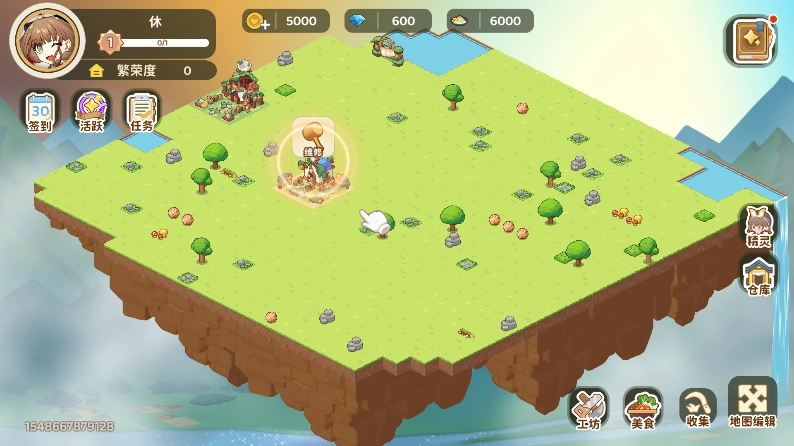Click the 繁荣度 prosperity indicator
Screen dimensions: 794x446
[x=150, y=70]
